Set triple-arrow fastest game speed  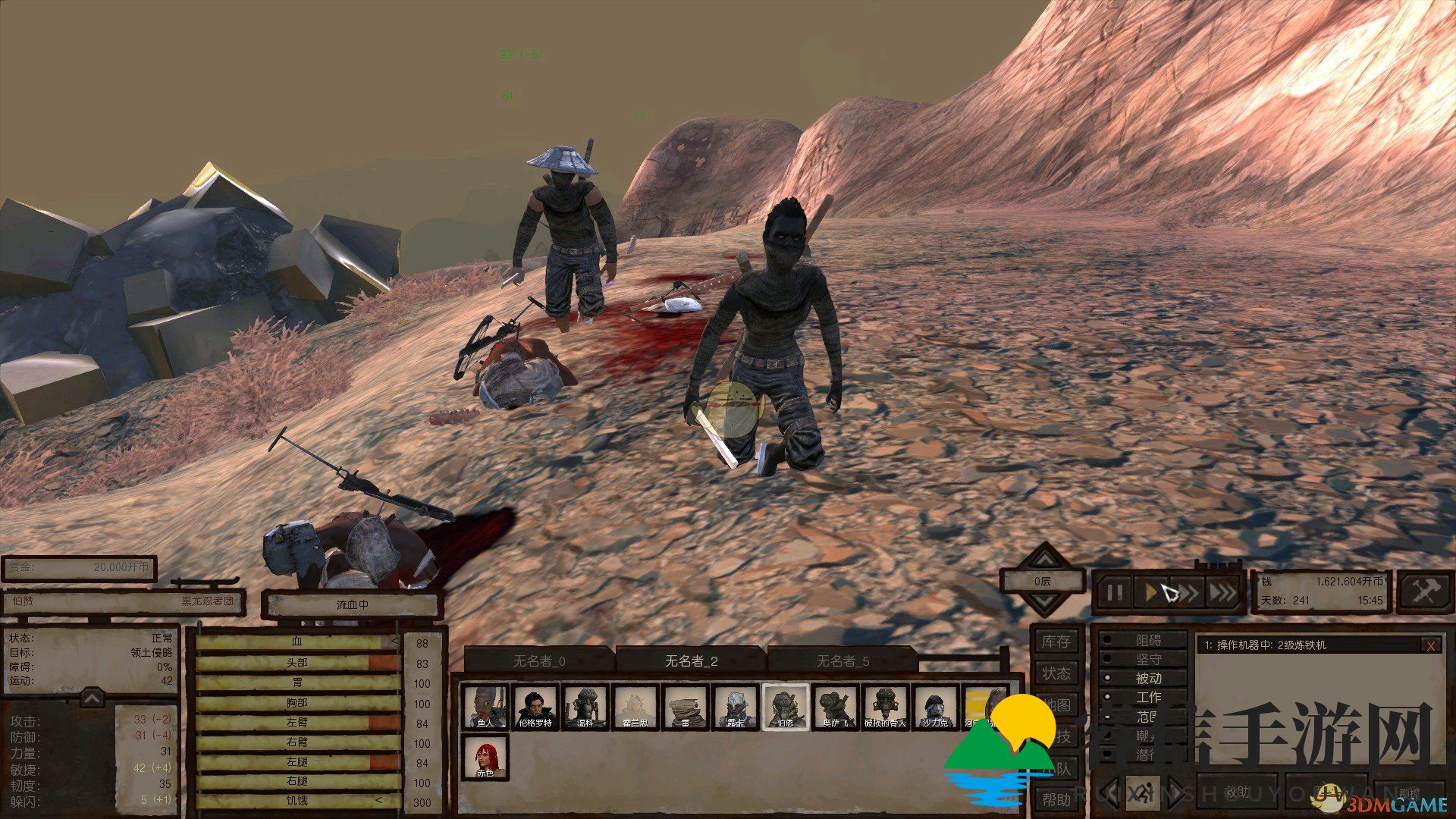pyautogui.click(x=1222, y=592)
